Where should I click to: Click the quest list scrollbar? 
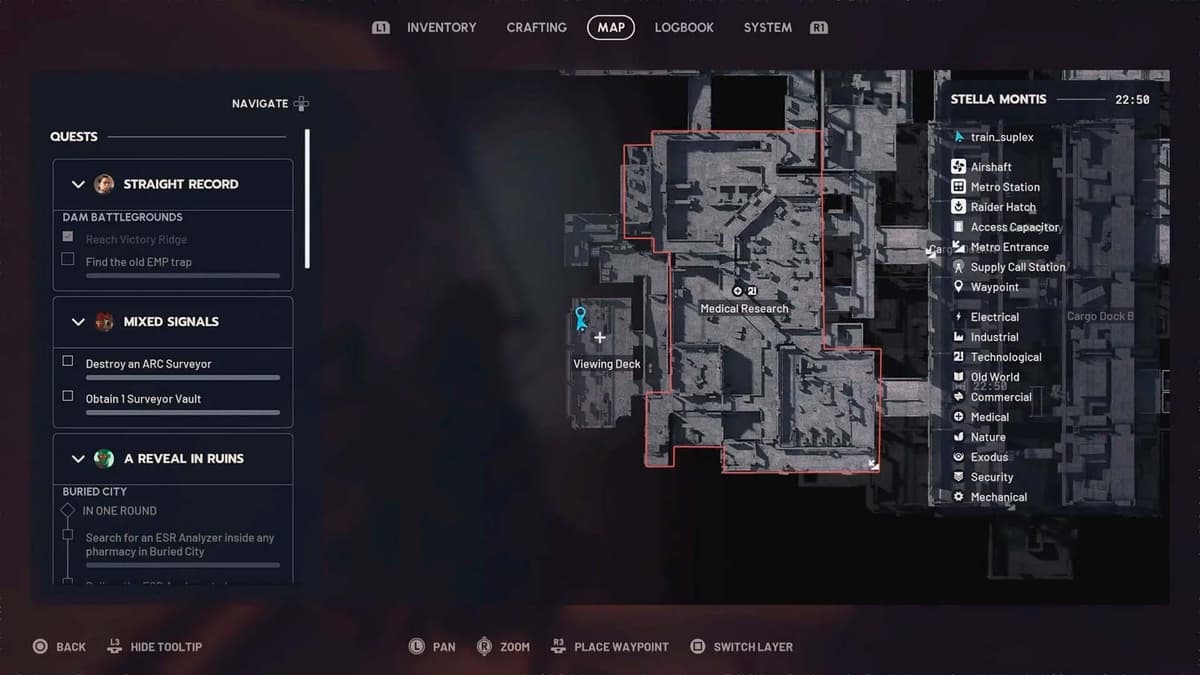pyautogui.click(x=307, y=200)
